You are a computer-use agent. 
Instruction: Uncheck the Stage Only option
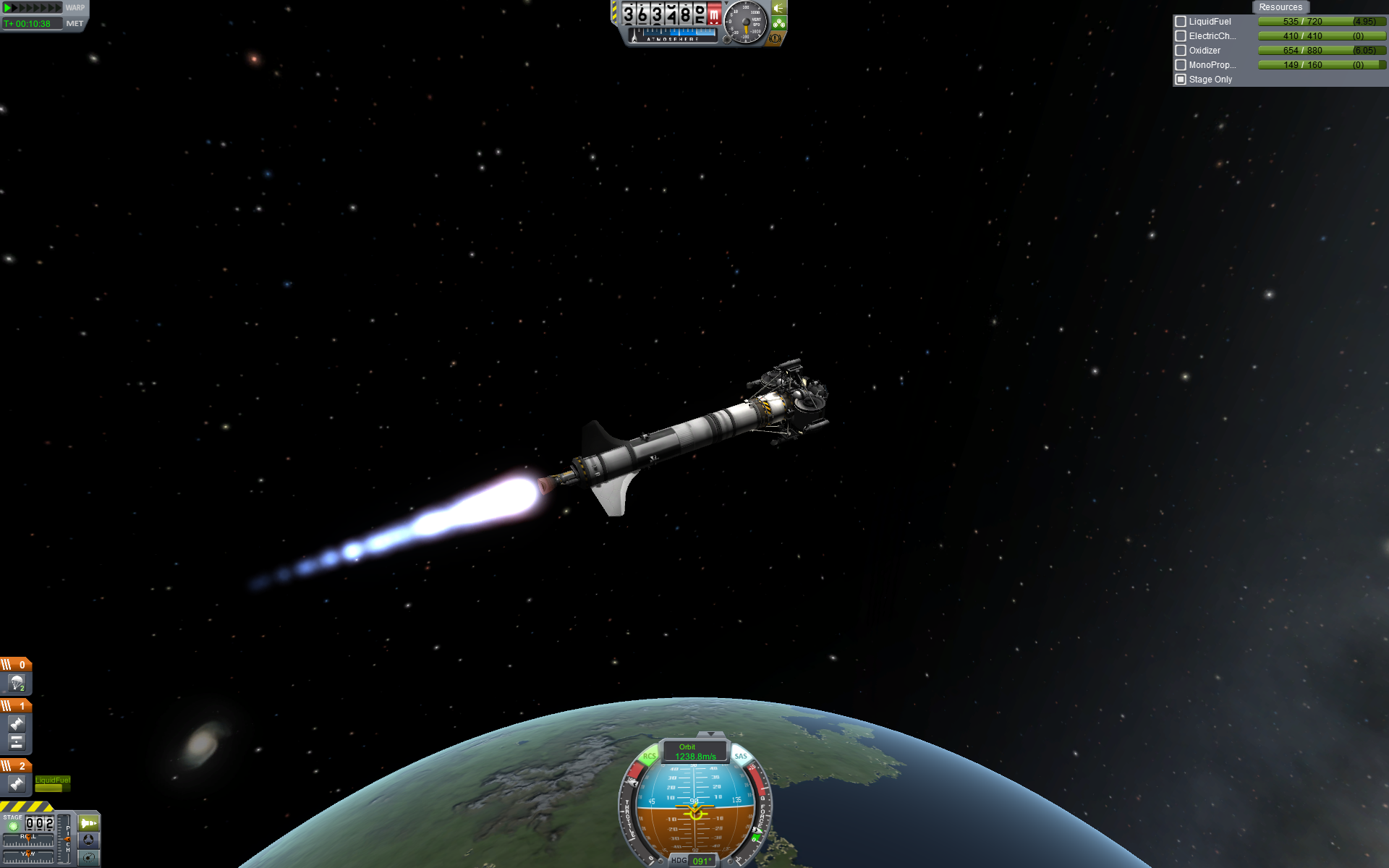1181,80
